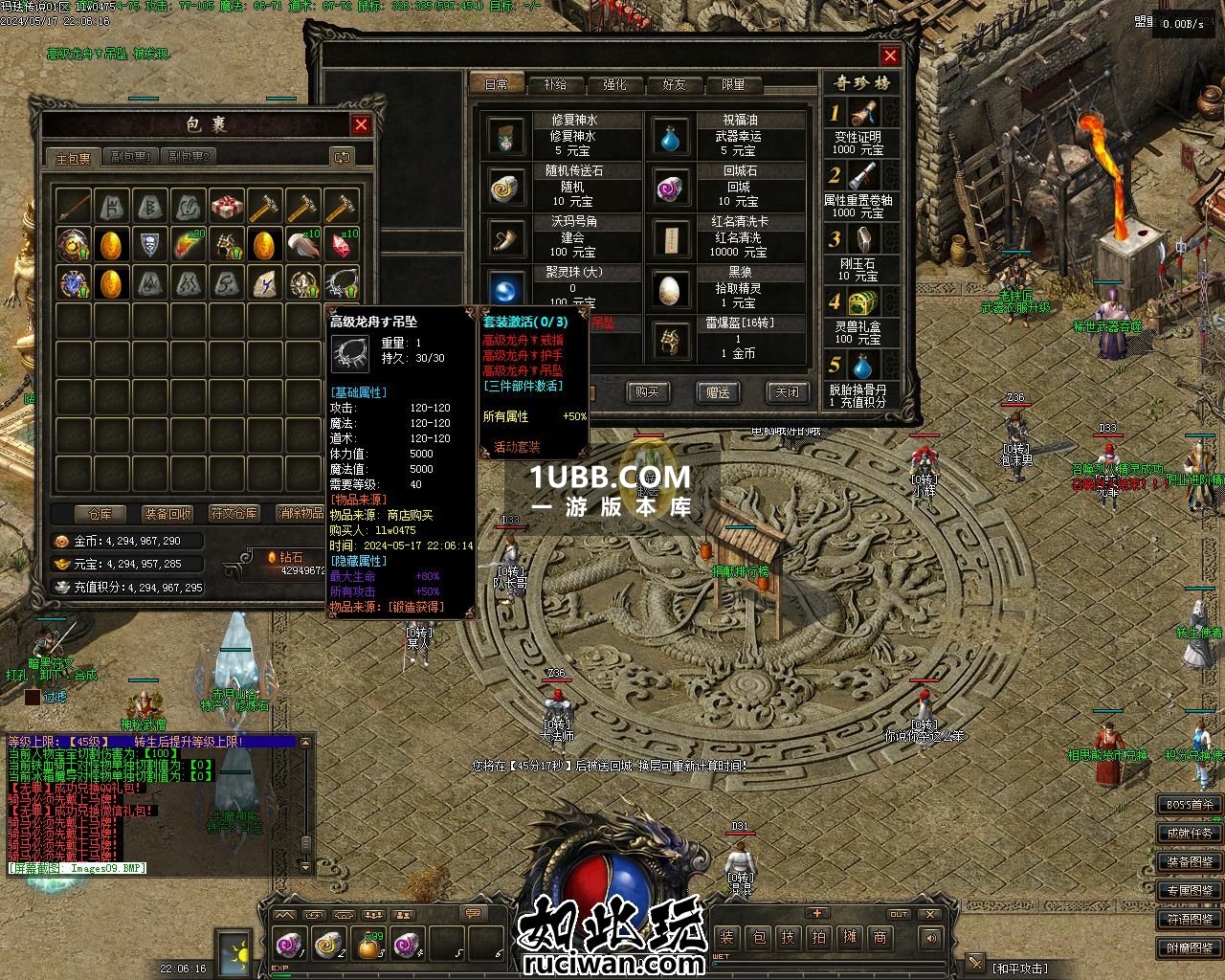Open the 仓库 warehouse button
This screenshot has width=1225, height=980.
pos(100,514)
